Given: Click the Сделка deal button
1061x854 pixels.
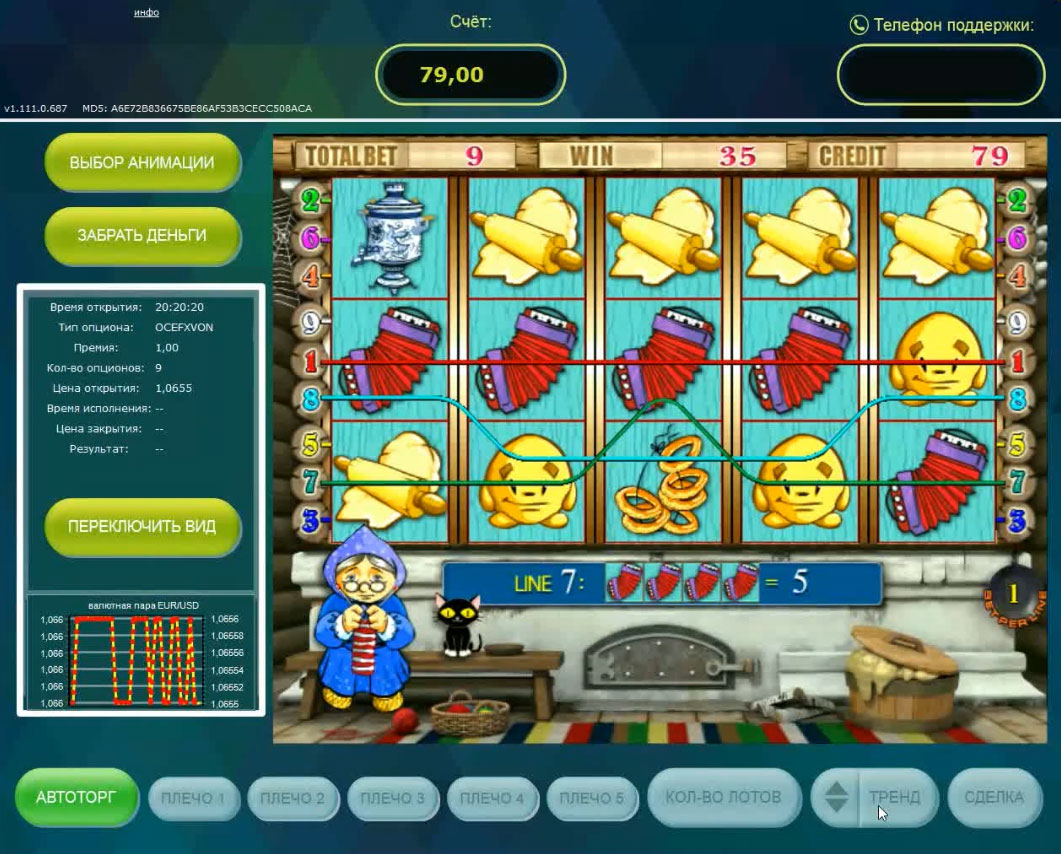Looking at the screenshot, I should [994, 797].
